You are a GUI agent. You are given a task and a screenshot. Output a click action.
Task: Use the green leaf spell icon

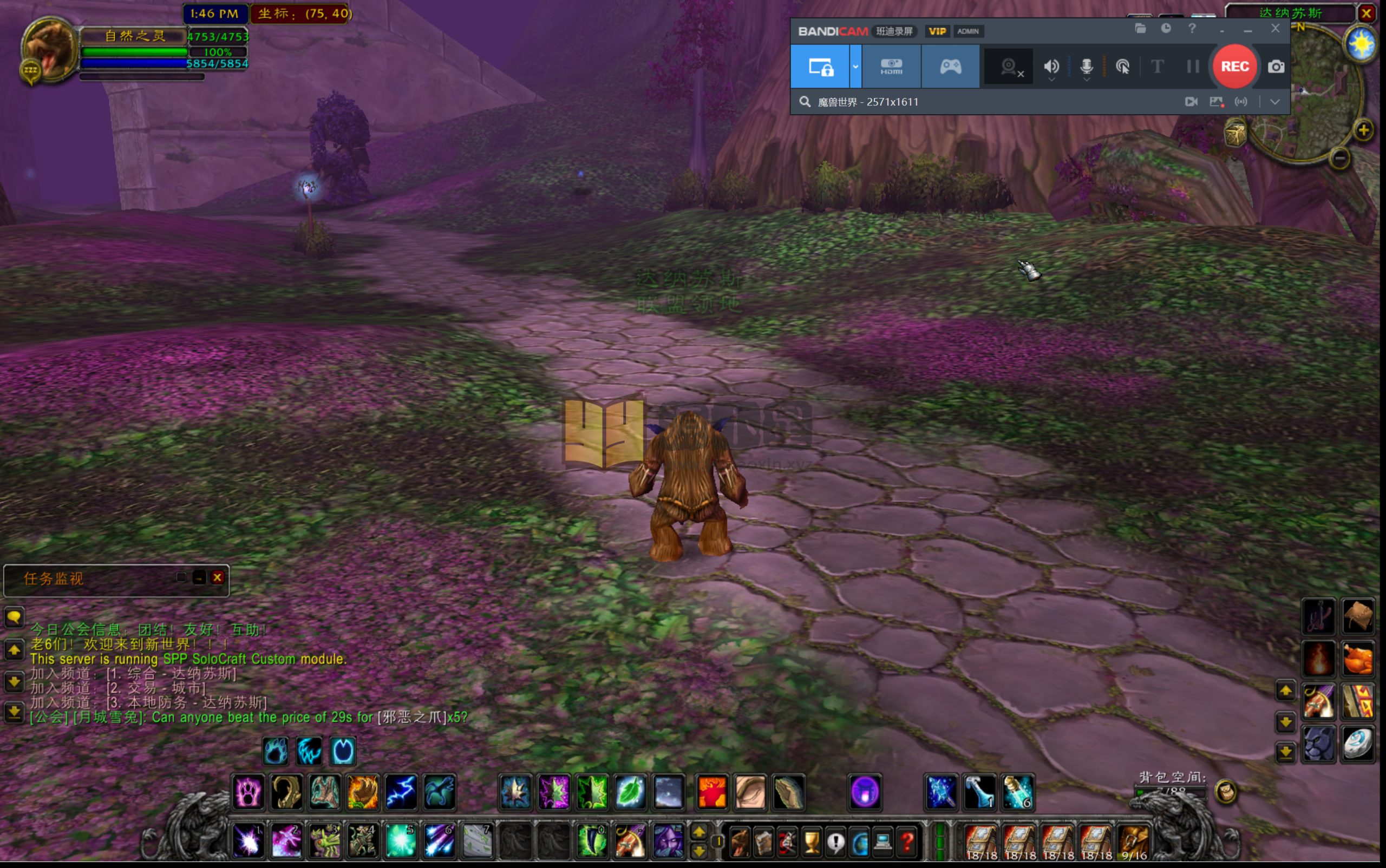click(x=630, y=792)
